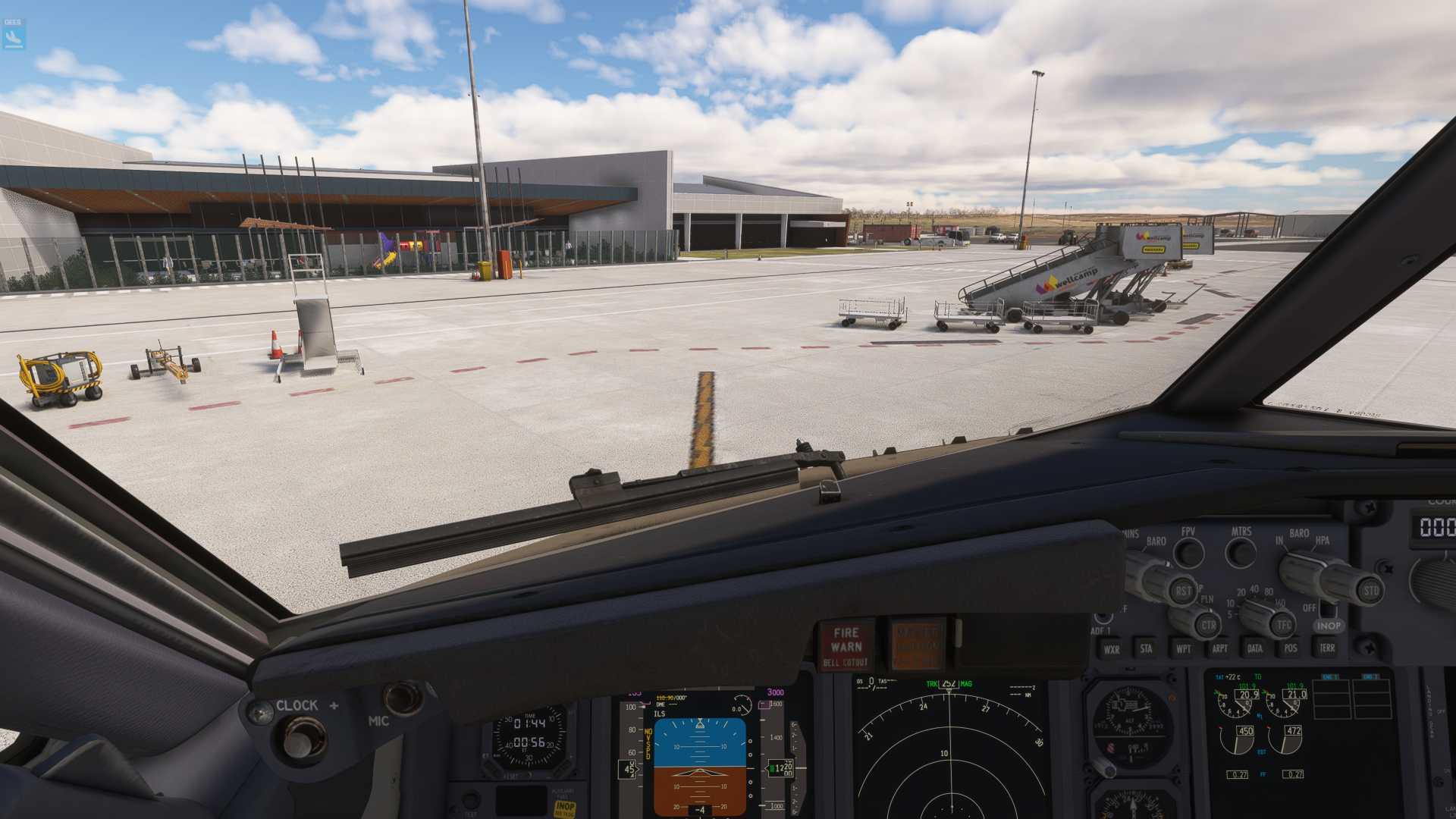This screenshot has width=1456, height=819.
Task: Click the RST minimums reset button
Action: pos(1183,591)
